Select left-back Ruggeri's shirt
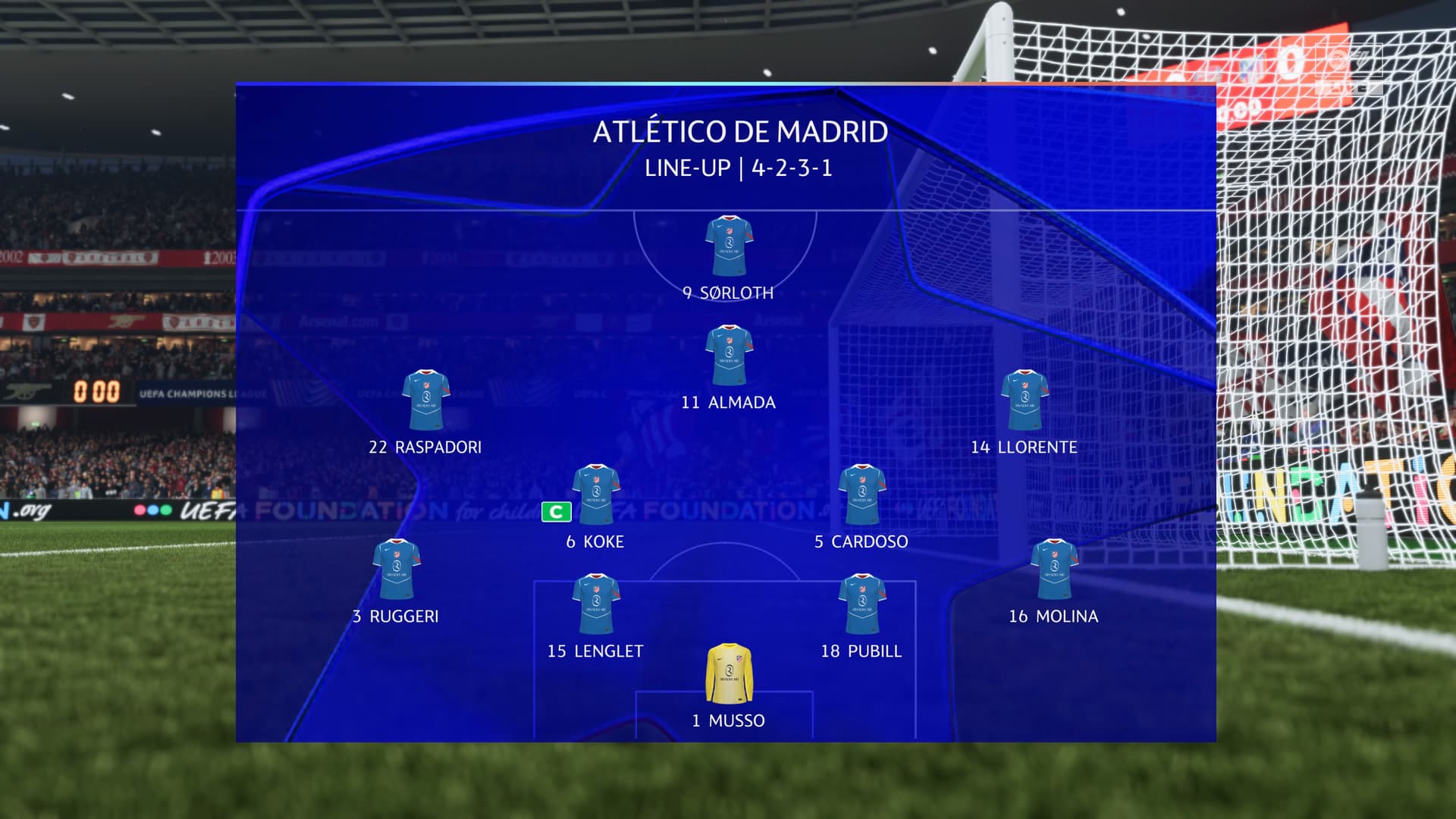 pos(396,570)
